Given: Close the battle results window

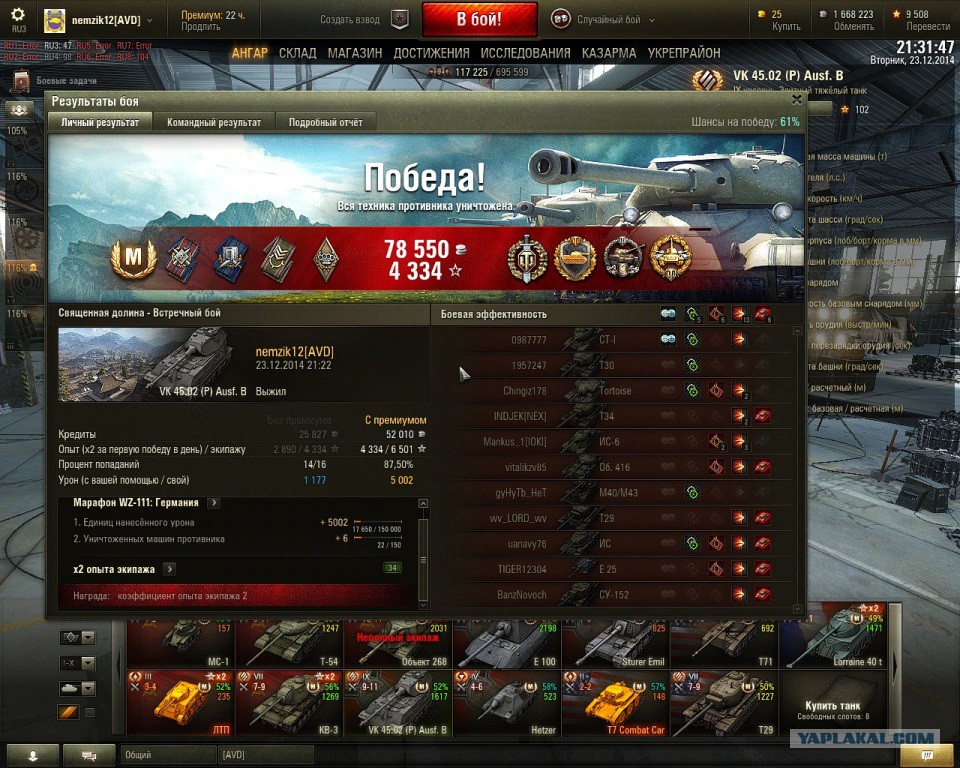Looking at the screenshot, I should coord(796,100).
